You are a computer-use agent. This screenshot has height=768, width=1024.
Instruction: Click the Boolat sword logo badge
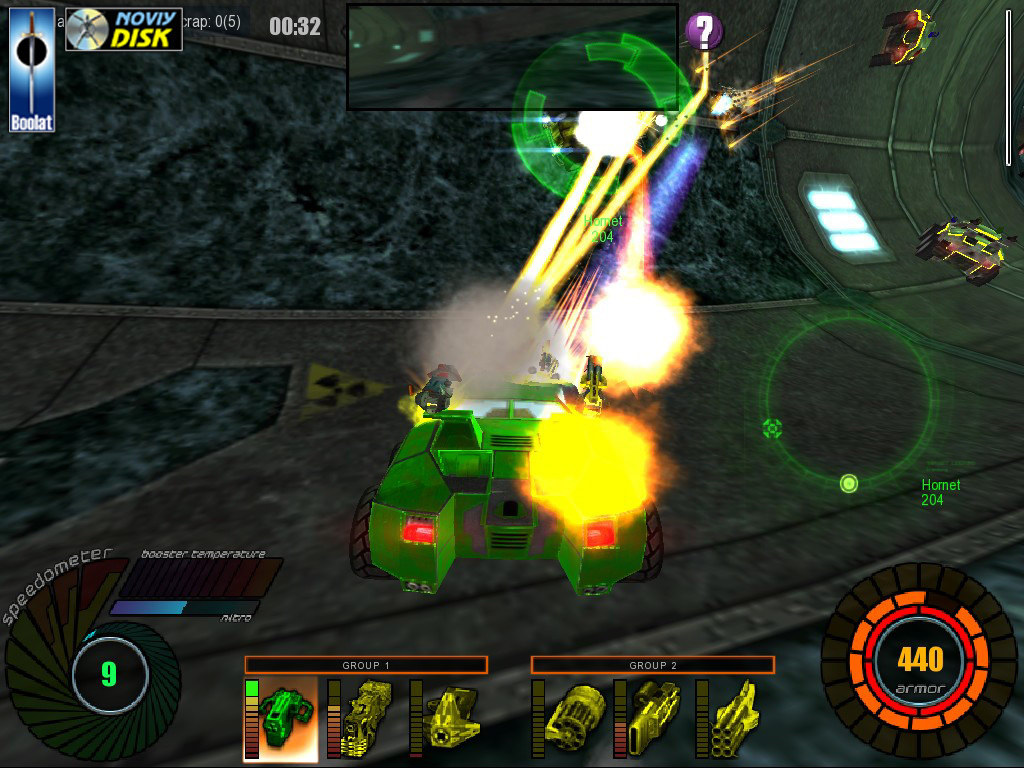click(32, 70)
